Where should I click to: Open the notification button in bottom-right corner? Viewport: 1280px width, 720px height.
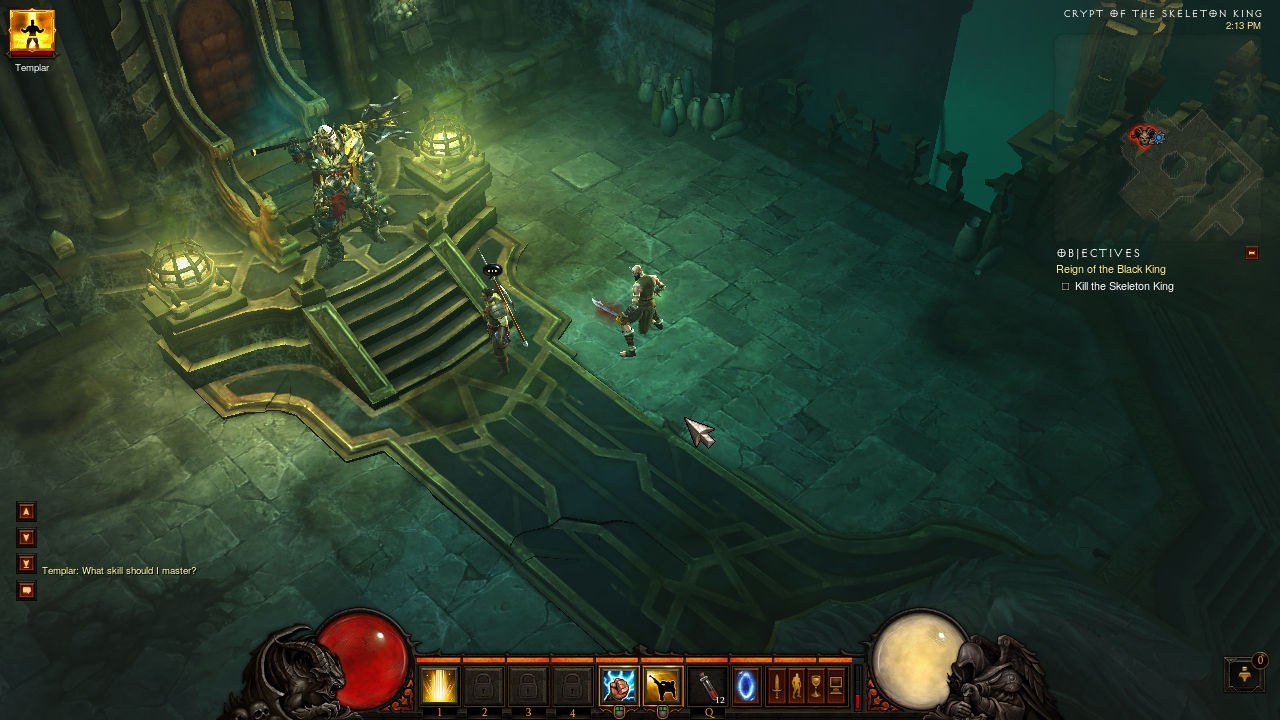pos(1244,674)
